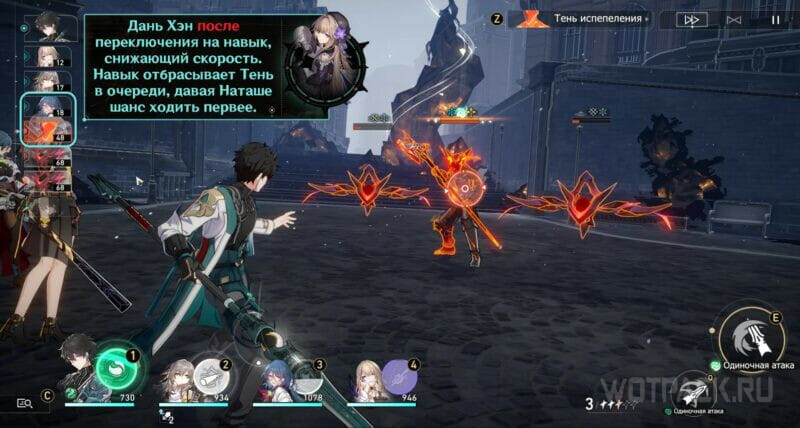Image resolution: width=800 pixels, height=428 pixels.
Task: Toggle the auto-battle button
Action: tap(733, 19)
